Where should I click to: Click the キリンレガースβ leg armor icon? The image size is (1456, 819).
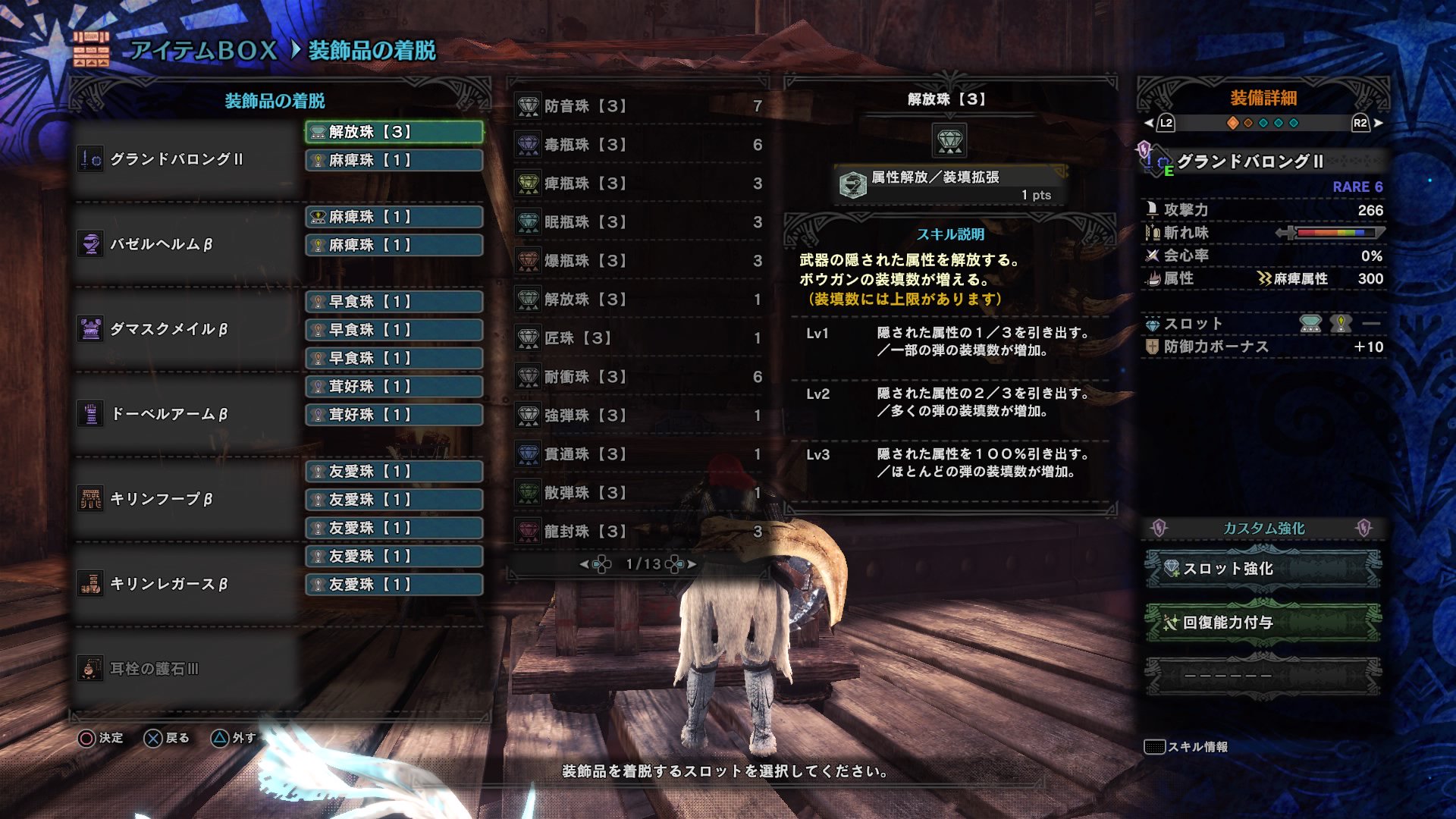point(89,585)
